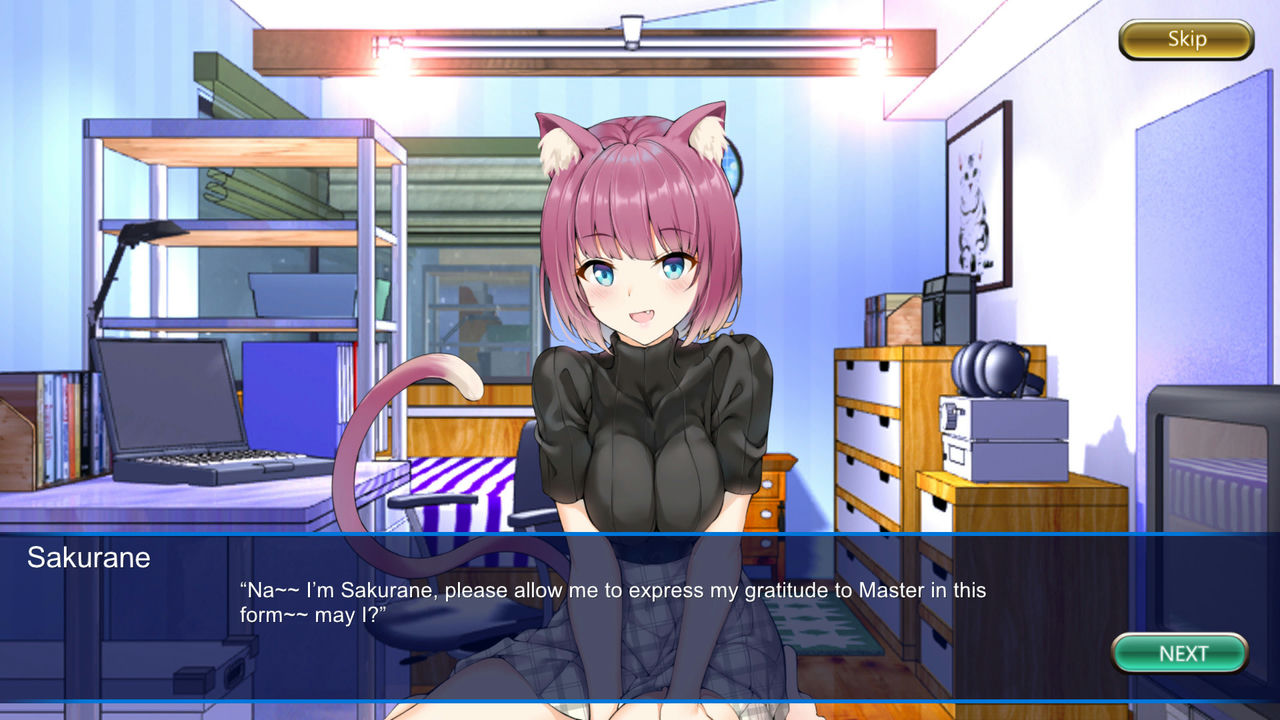Click the Skip button to skip dialogue
Viewport: 1280px width, 720px height.
[1185, 39]
